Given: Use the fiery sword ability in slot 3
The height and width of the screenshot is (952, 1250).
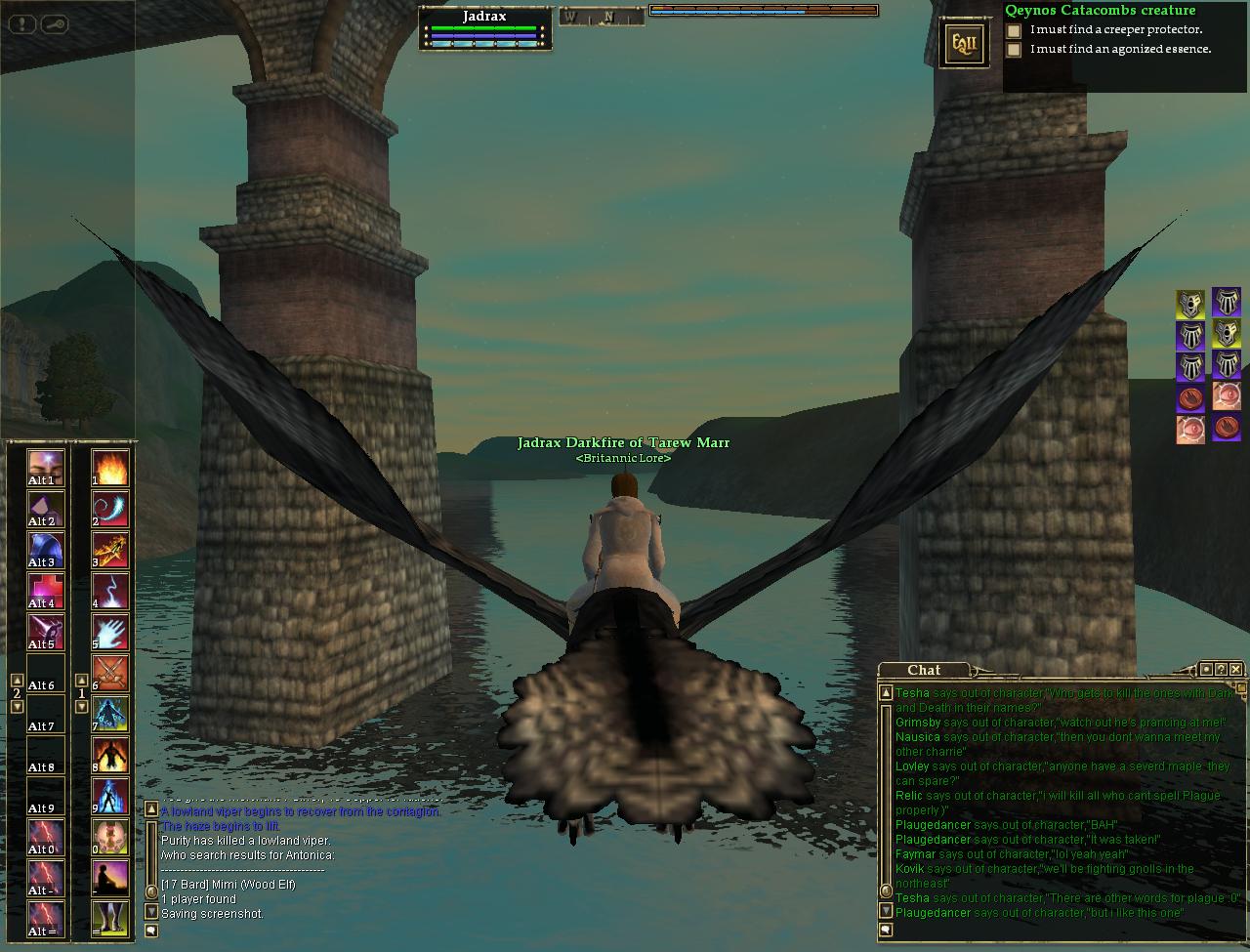Looking at the screenshot, I should pos(110,550).
